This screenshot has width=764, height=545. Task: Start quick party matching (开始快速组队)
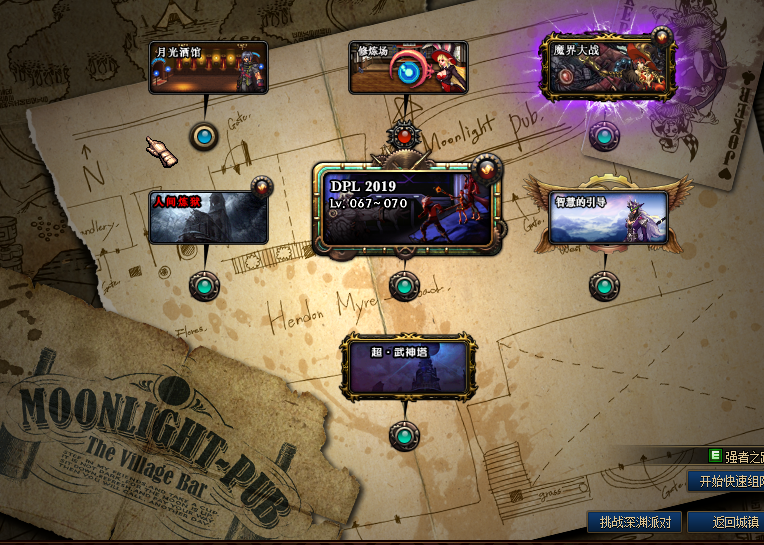[727, 481]
